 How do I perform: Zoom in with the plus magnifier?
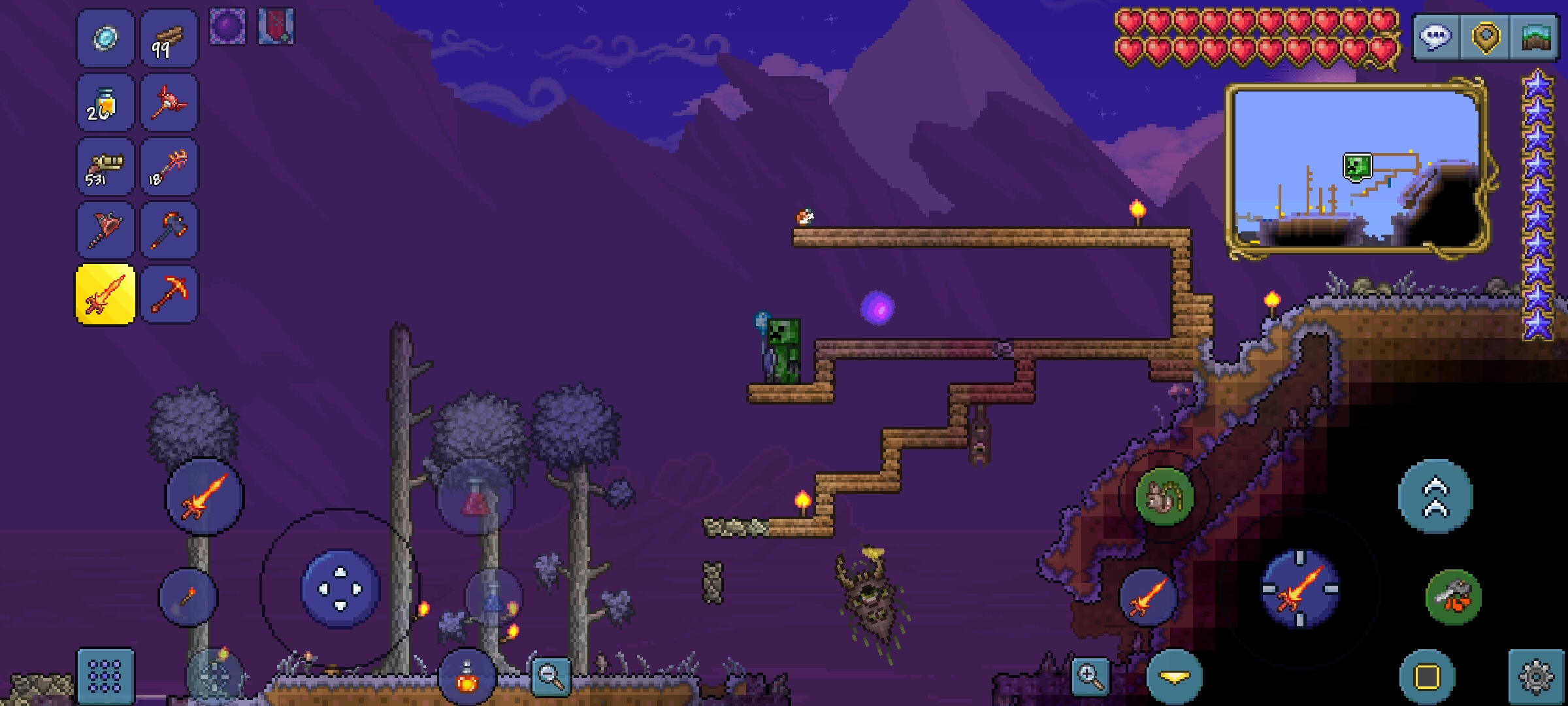(x=1090, y=676)
